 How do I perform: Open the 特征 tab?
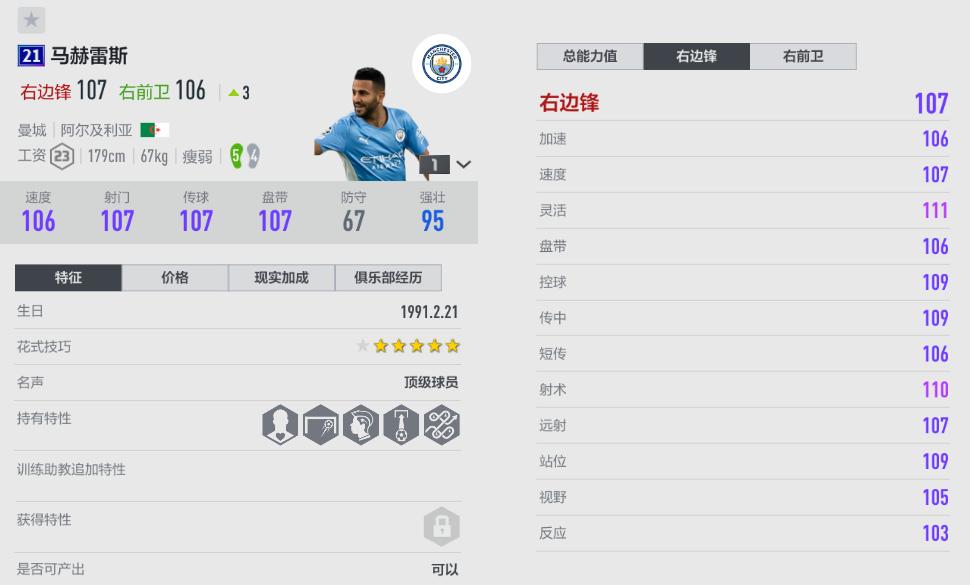[69, 278]
